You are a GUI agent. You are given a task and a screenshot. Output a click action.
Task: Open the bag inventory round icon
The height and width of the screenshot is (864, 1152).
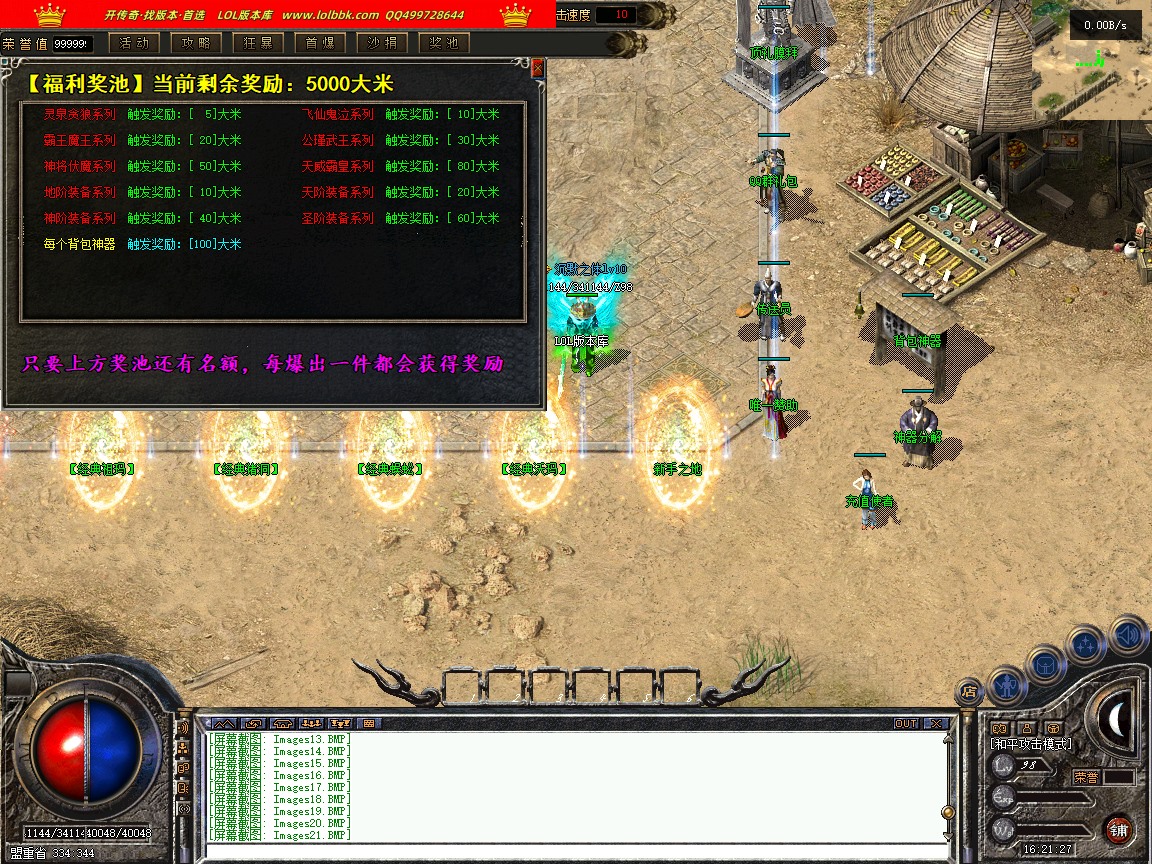[1046, 664]
